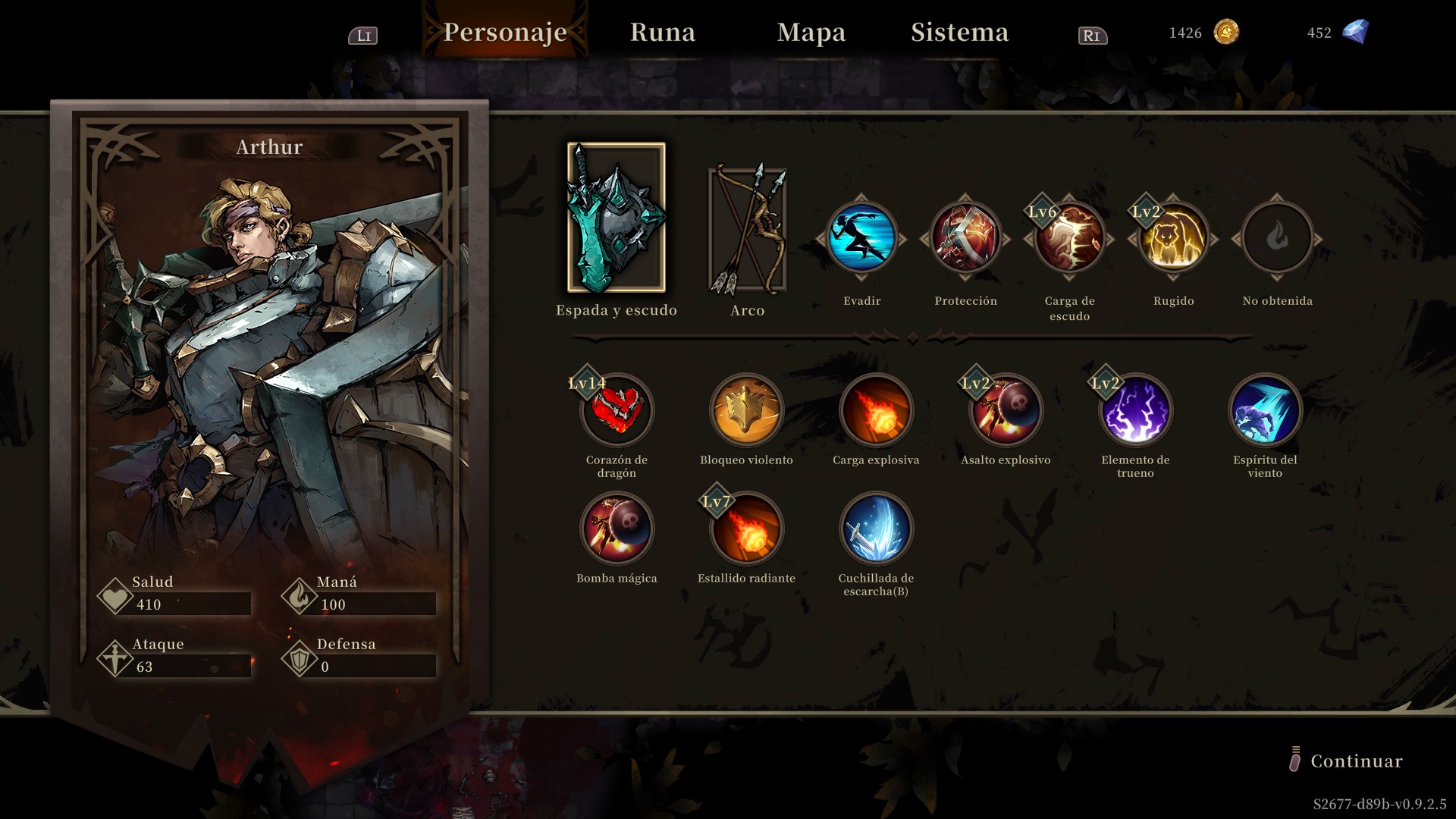
Task: Inspect the Evadir skill icon
Action: click(x=861, y=238)
